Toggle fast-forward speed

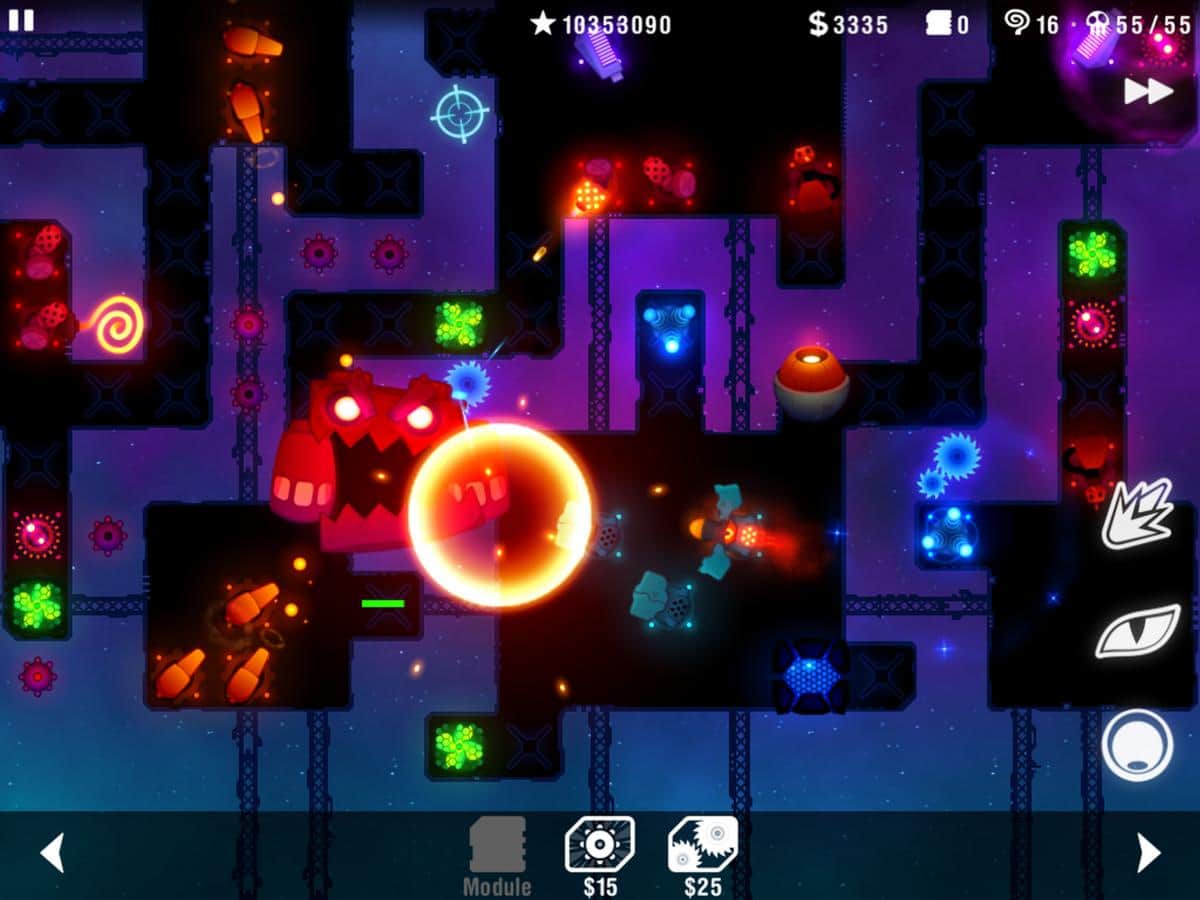[1148, 91]
